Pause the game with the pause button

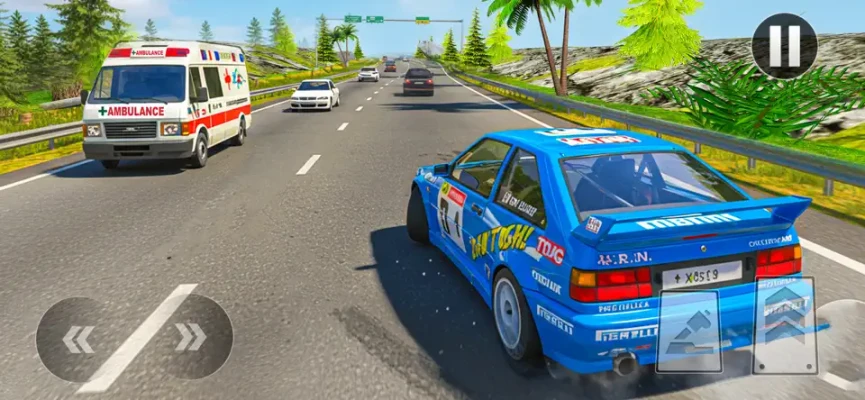pos(784,46)
